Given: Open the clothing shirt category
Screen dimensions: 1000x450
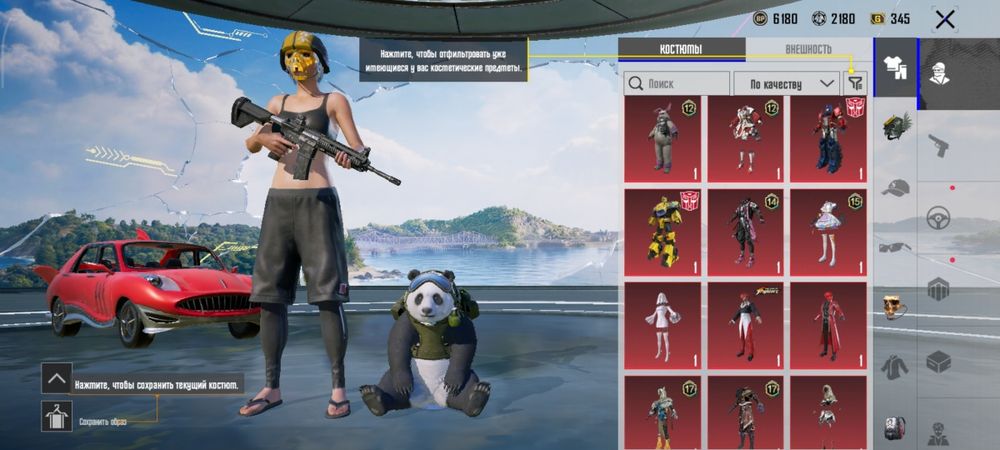Looking at the screenshot, I should pyautogui.click(x=895, y=68).
